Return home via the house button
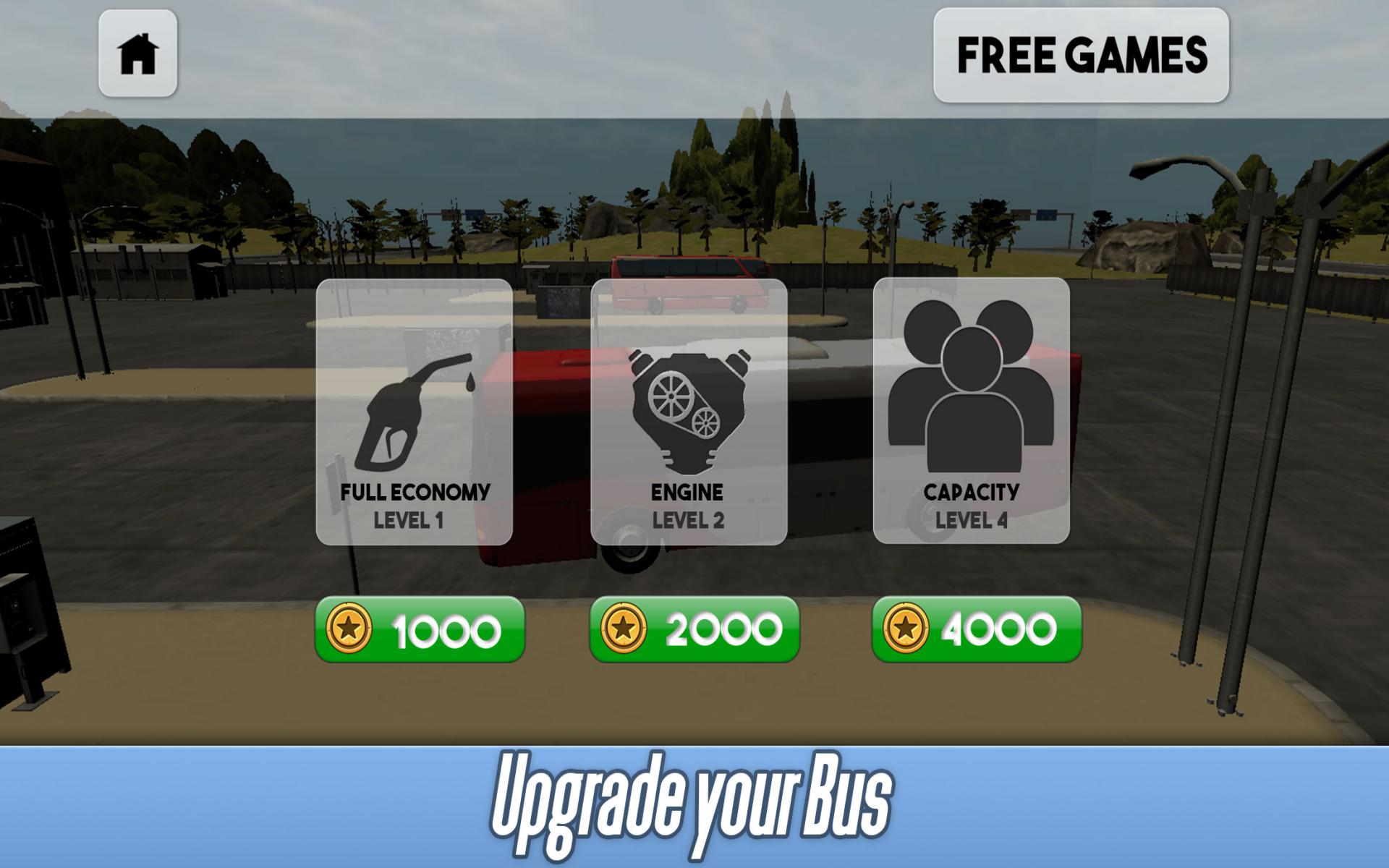Viewport: 1389px width, 868px height. [137, 54]
